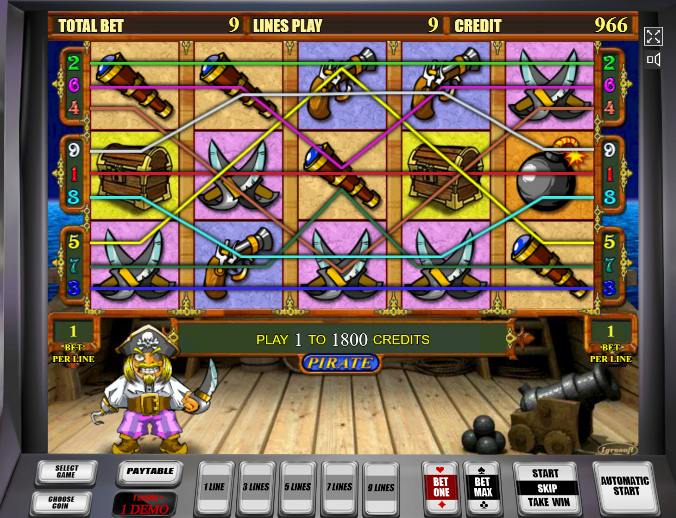Viewport: 676px width, 518px height.
Task: Play all 9 Lines
Action: 380,486
